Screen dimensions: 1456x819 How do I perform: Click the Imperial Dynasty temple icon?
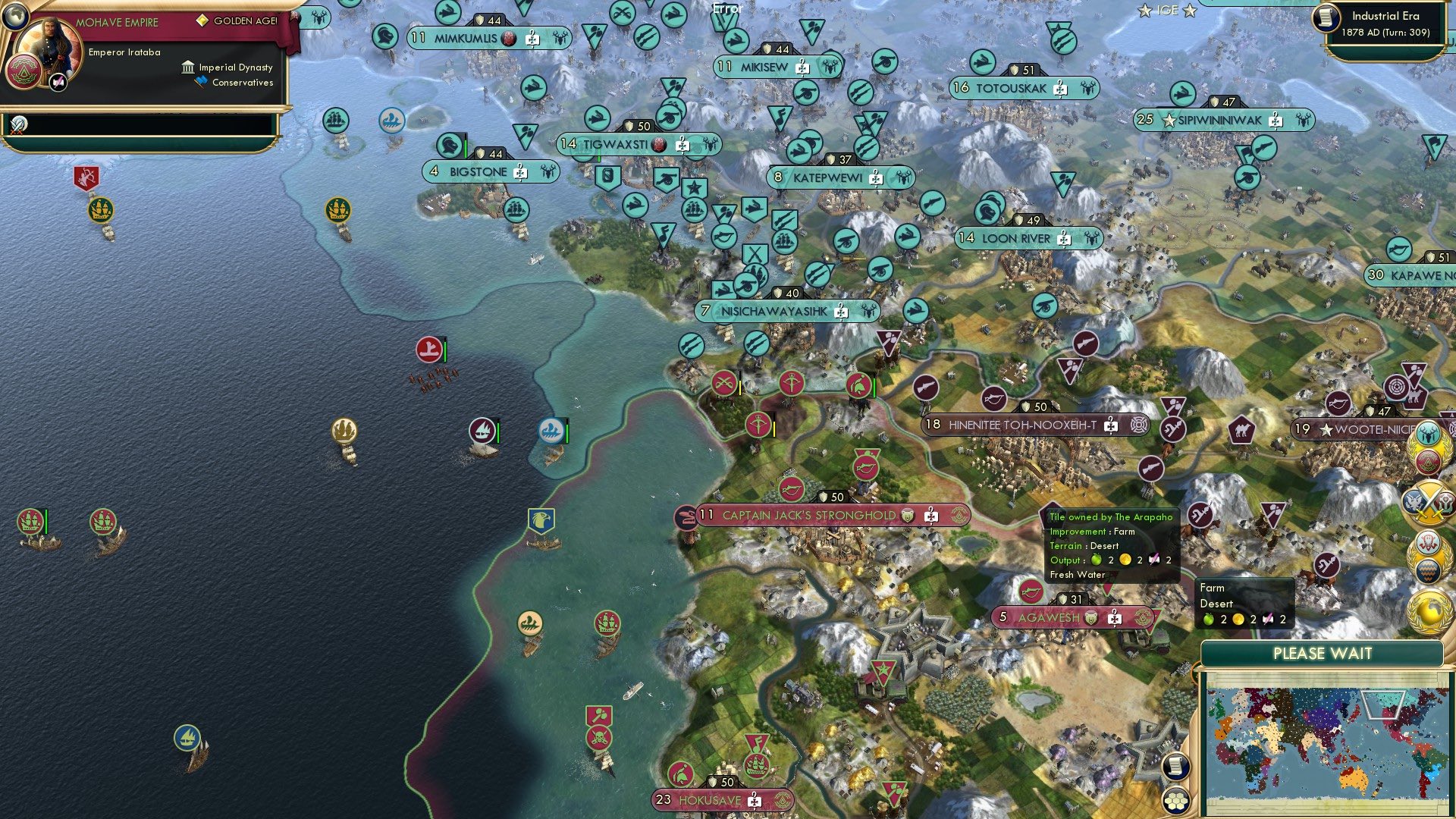point(188,68)
